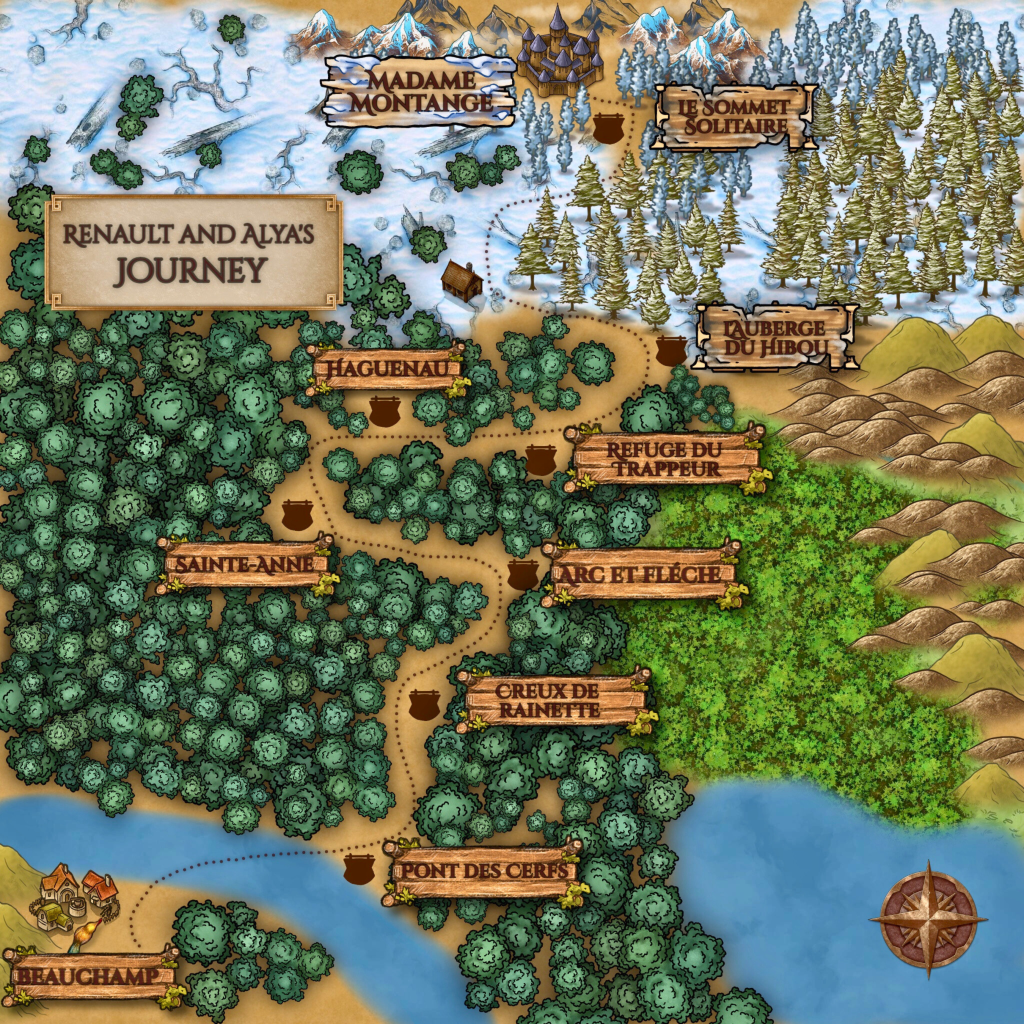Click the Refuge du Trappeur sign
Screen dimensions: 1024x1024
click(665, 458)
